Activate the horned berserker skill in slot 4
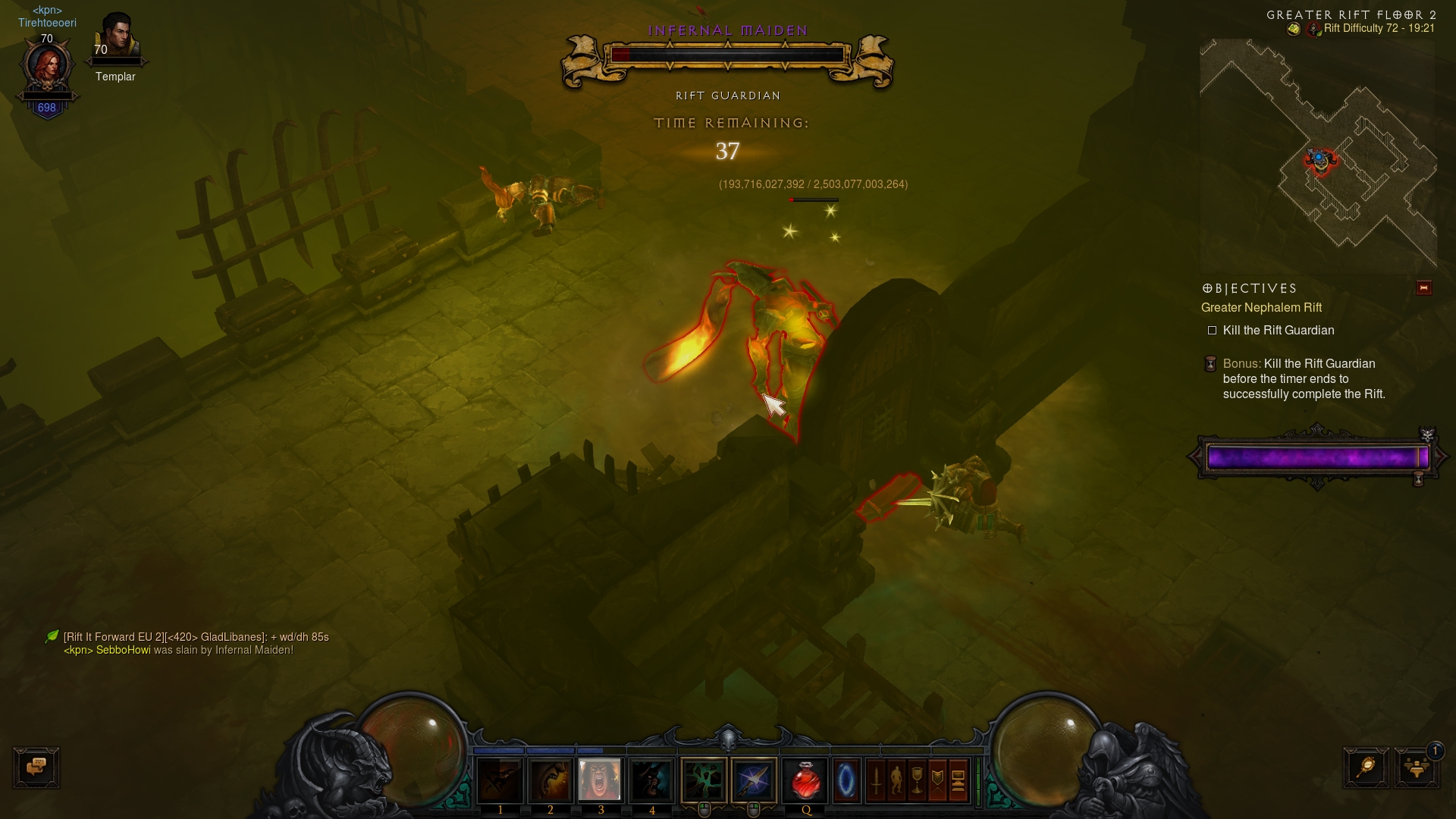The height and width of the screenshot is (819, 1456). (651, 780)
